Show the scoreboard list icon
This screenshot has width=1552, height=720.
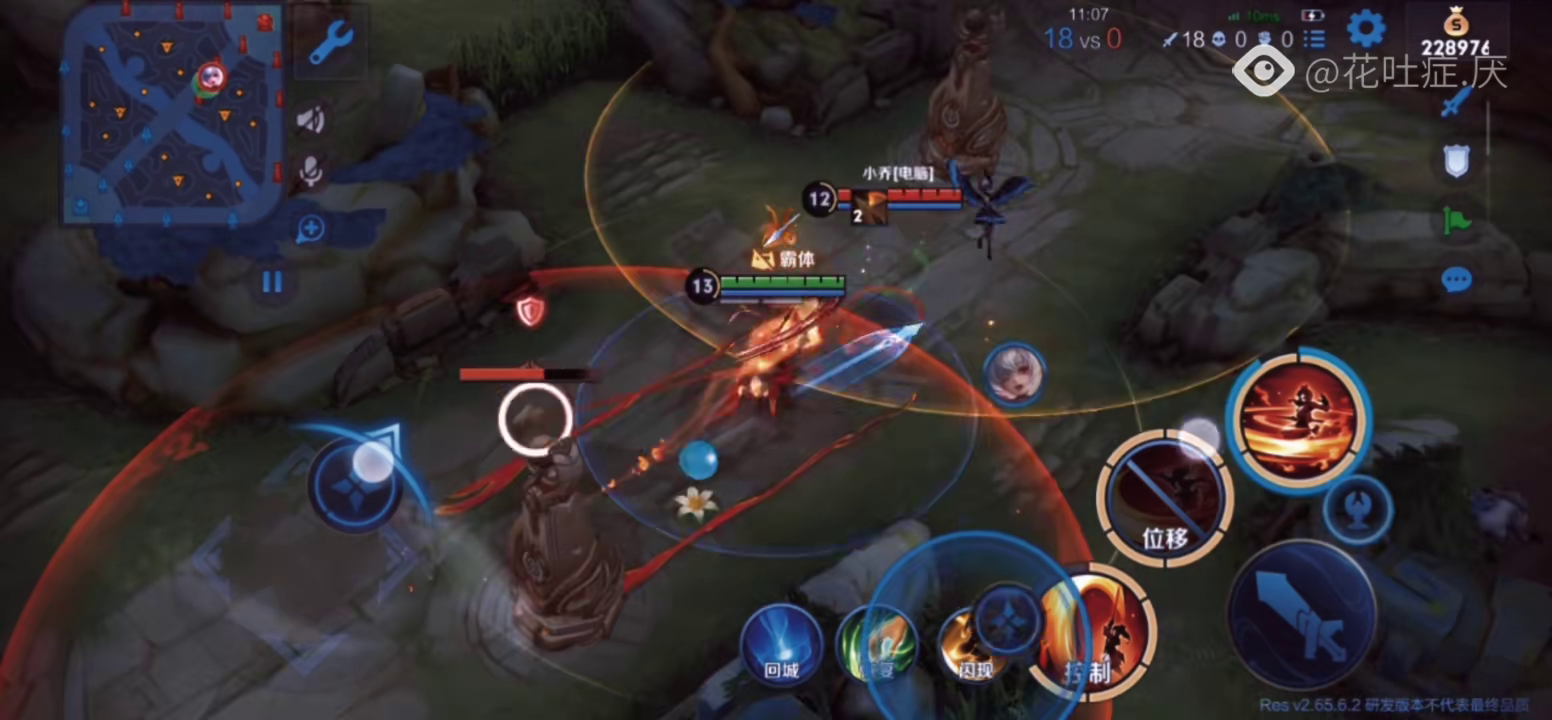1314,39
